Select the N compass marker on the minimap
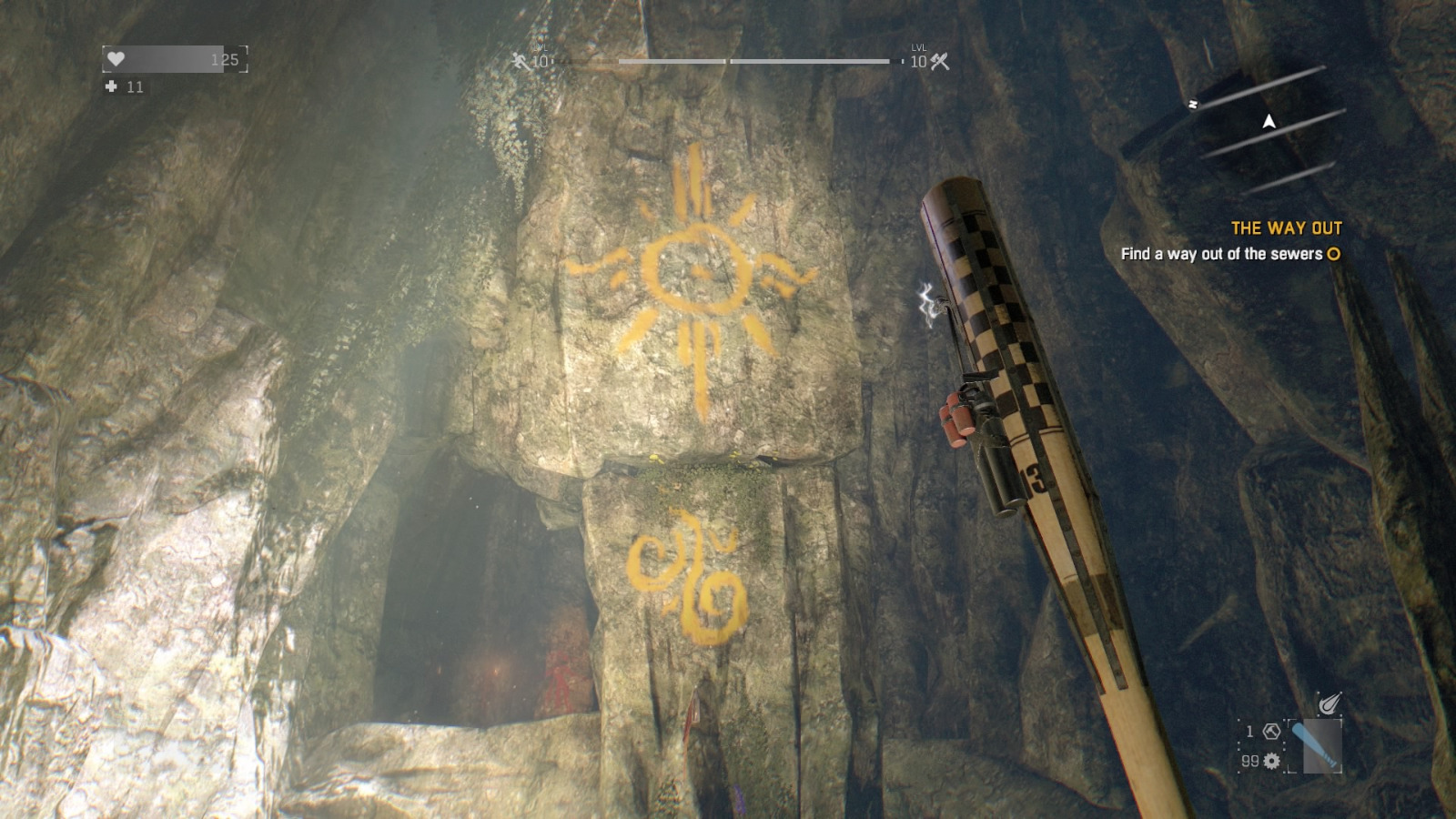Image resolution: width=1456 pixels, height=819 pixels. coord(1193,106)
